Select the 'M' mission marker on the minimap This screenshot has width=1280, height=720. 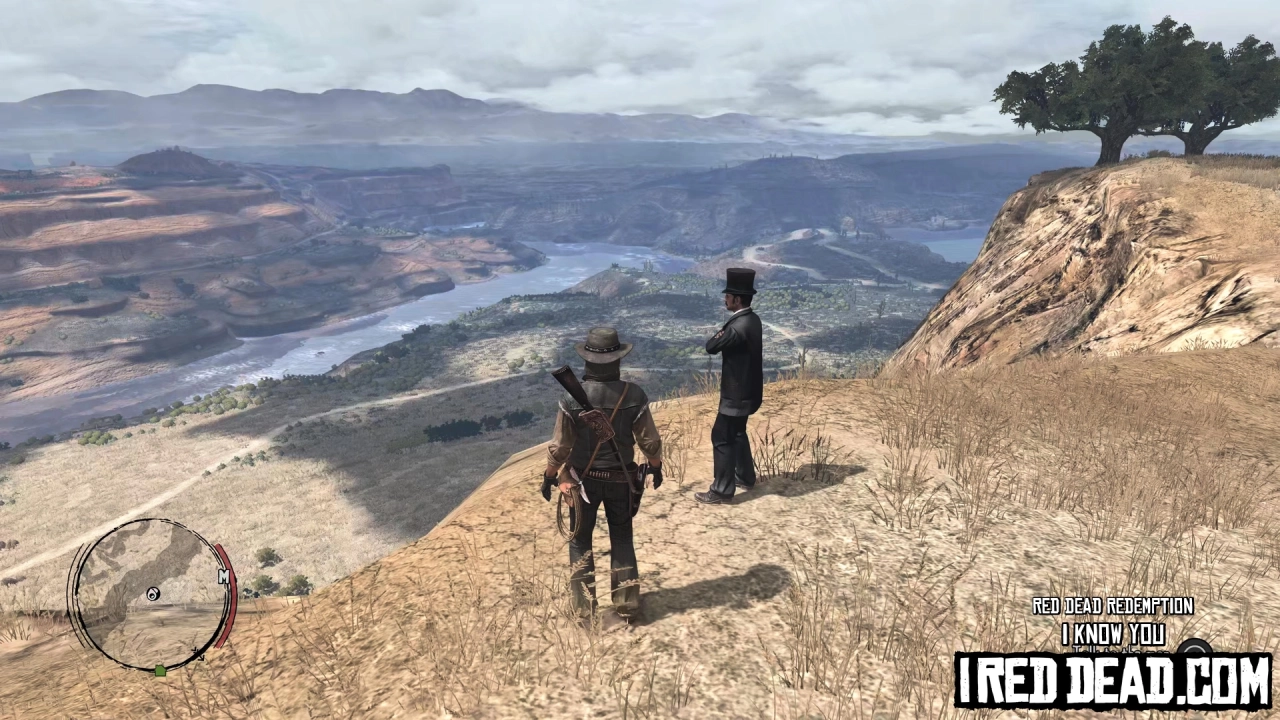pyautogui.click(x=224, y=575)
